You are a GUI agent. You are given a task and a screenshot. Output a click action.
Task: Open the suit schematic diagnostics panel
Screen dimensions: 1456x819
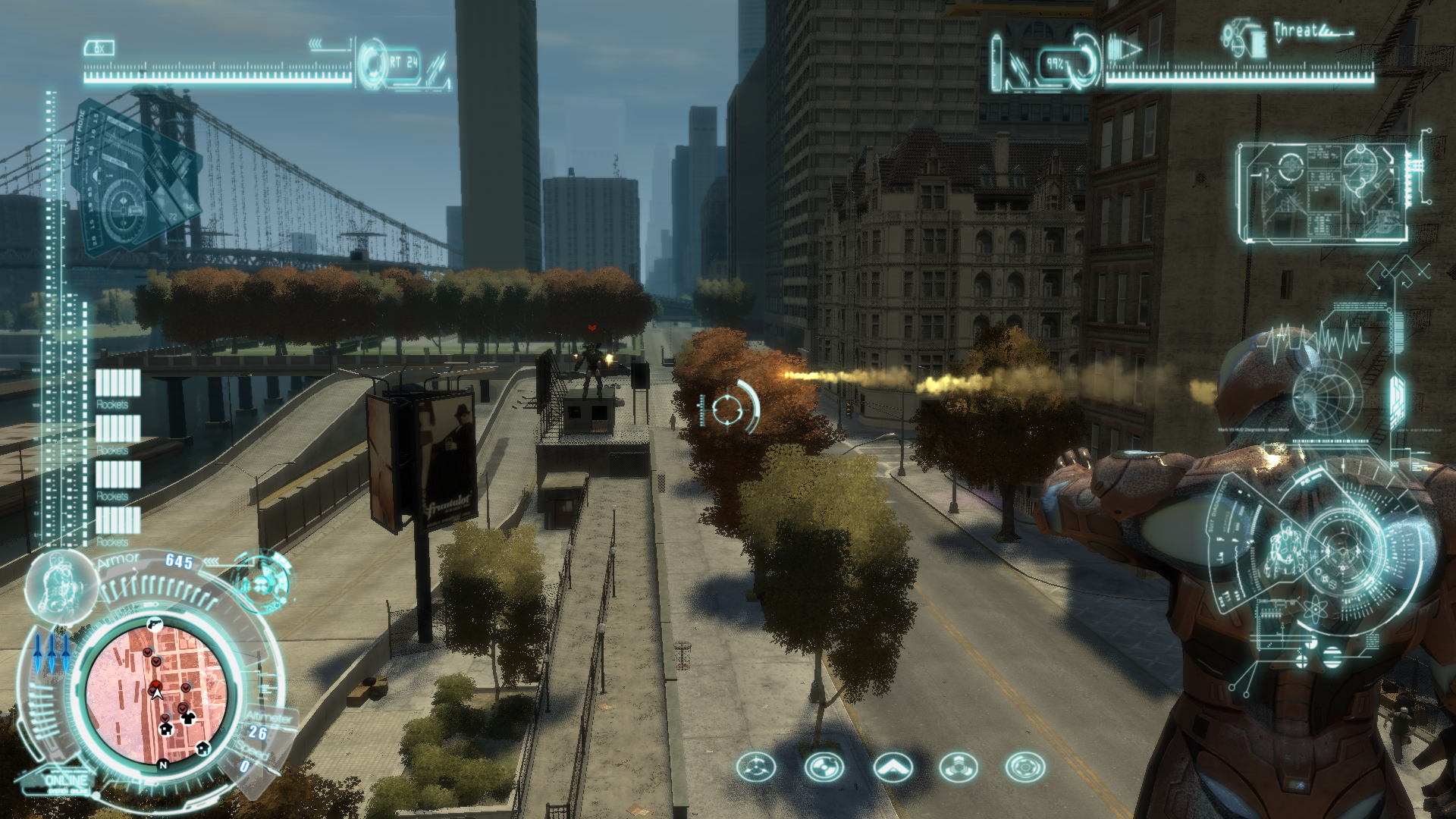pos(1323,193)
